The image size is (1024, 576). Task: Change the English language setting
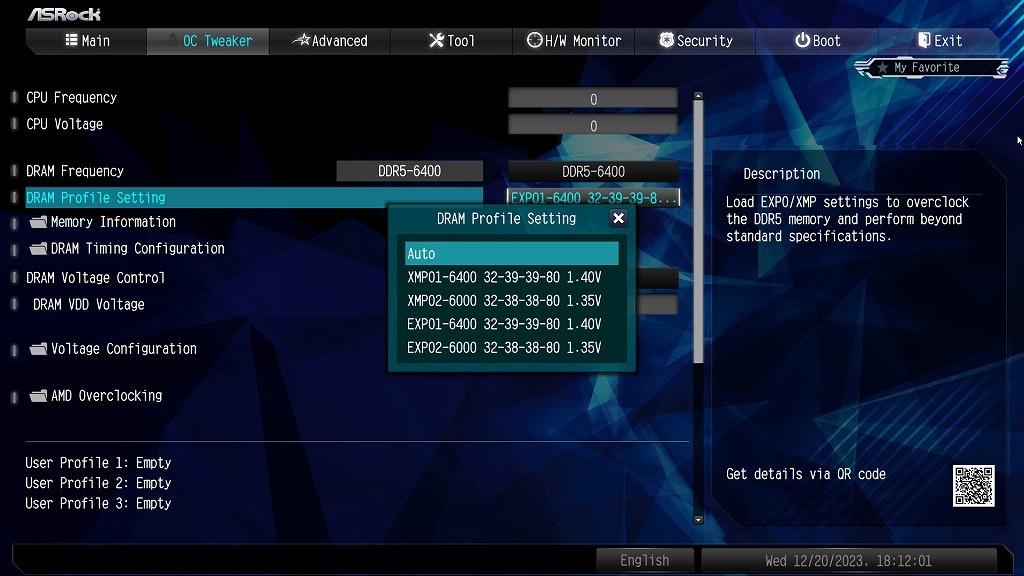[x=644, y=560]
